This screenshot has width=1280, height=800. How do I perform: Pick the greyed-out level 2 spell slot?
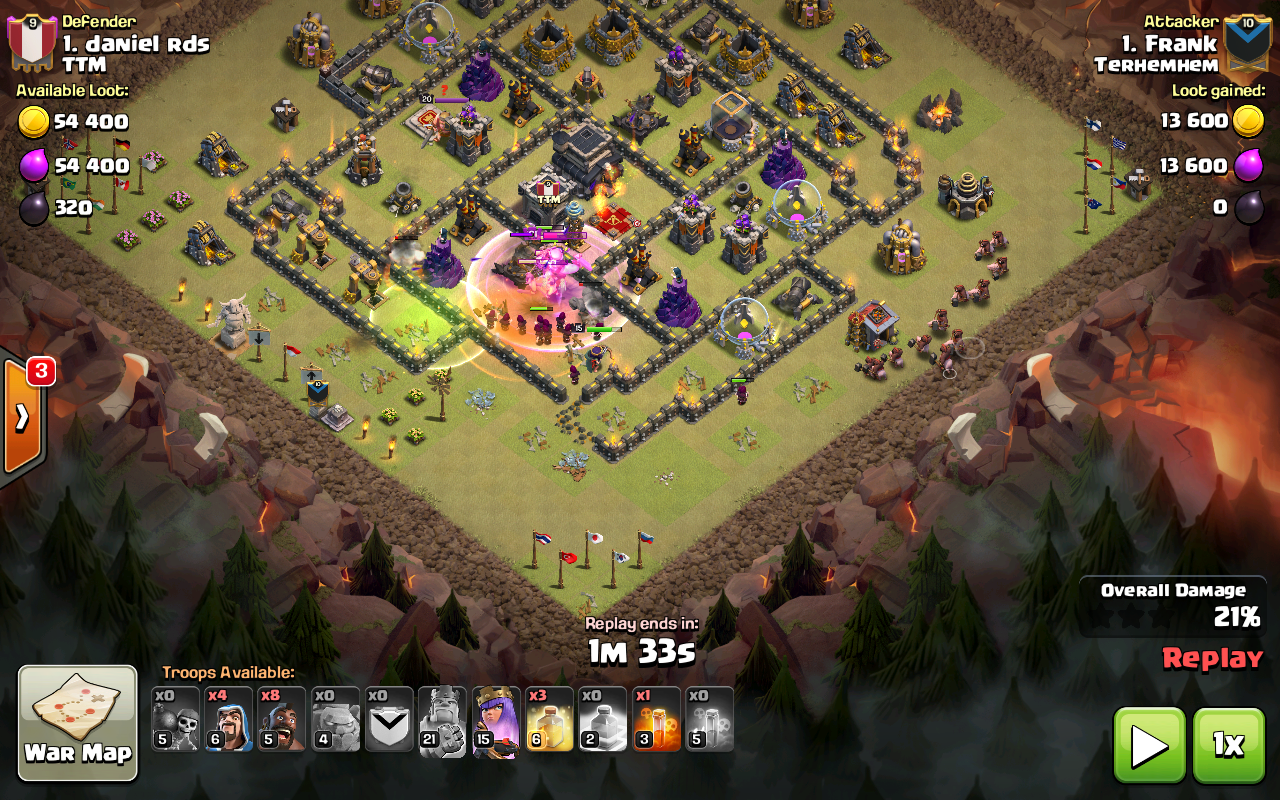tap(603, 719)
